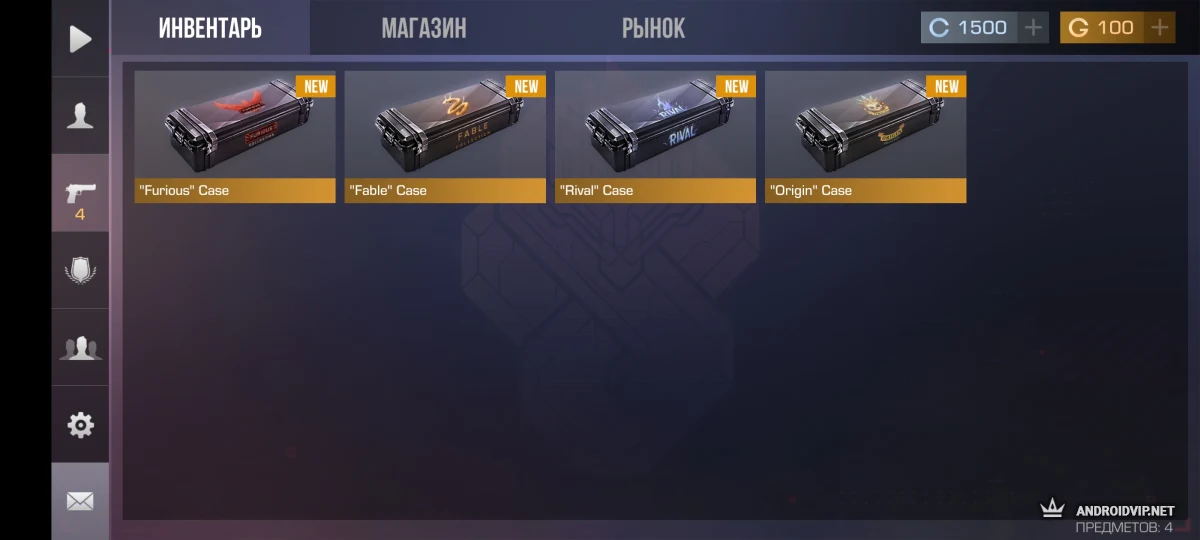Tap the play arrow sidebar icon

click(x=80, y=39)
